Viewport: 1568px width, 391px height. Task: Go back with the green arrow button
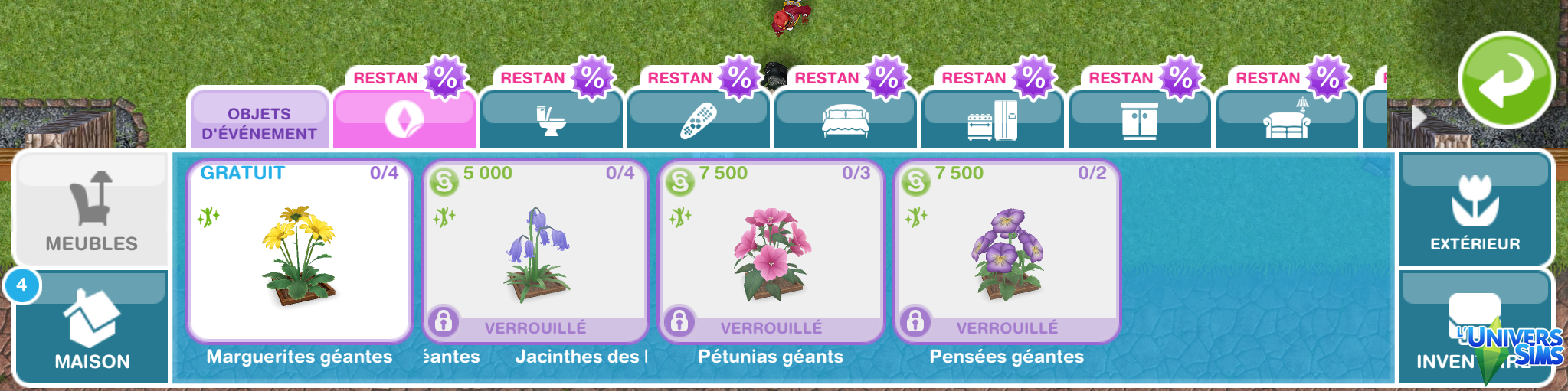pyautogui.click(x=1505, y=80)
